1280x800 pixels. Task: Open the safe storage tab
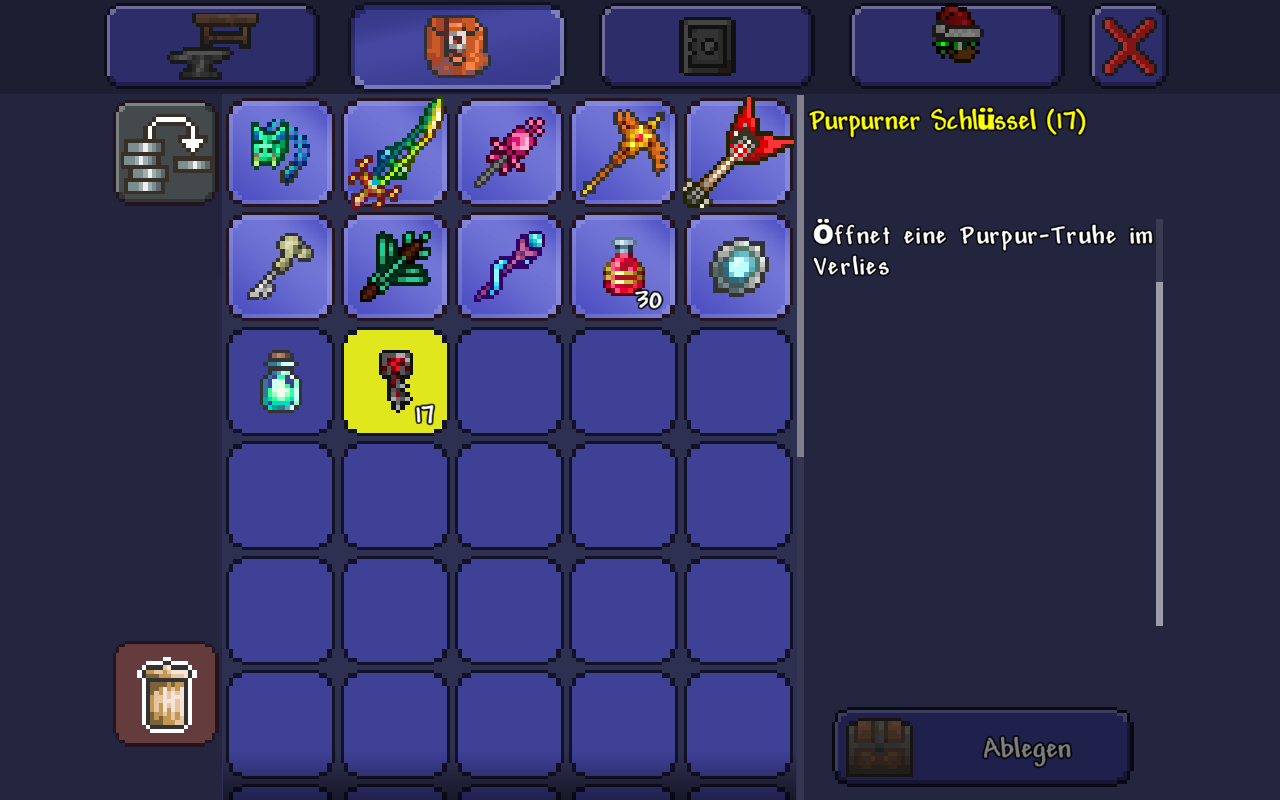click(705, 45)
